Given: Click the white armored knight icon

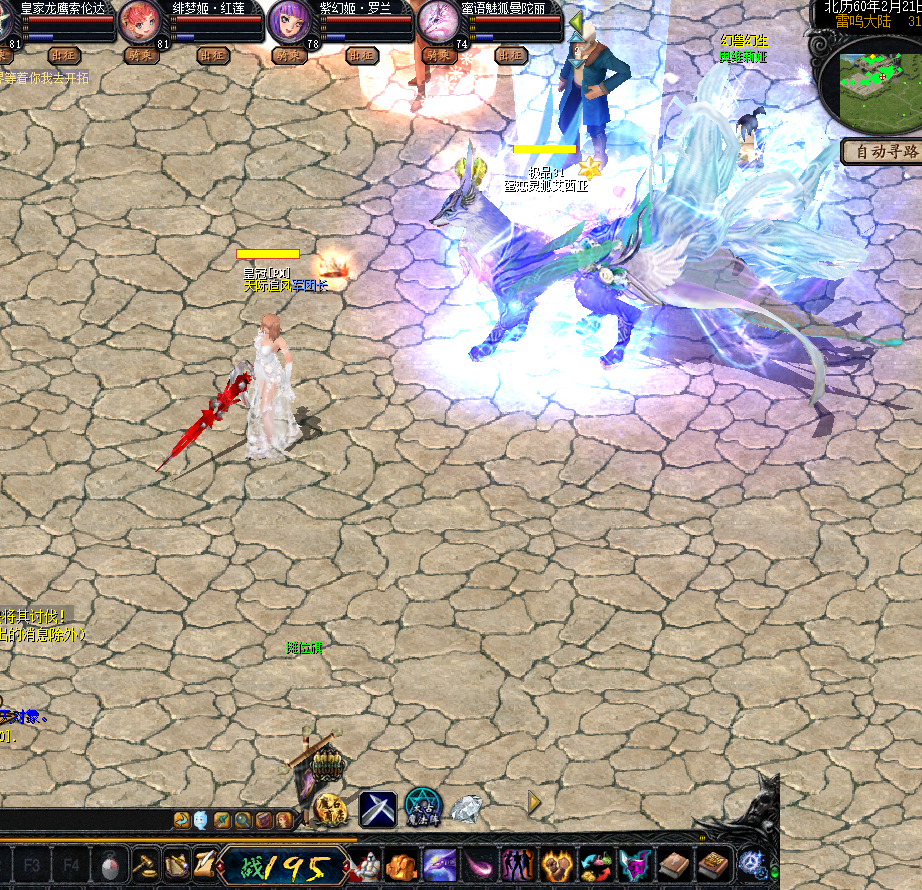Looking at the screenshot, I should click(370, 864).
